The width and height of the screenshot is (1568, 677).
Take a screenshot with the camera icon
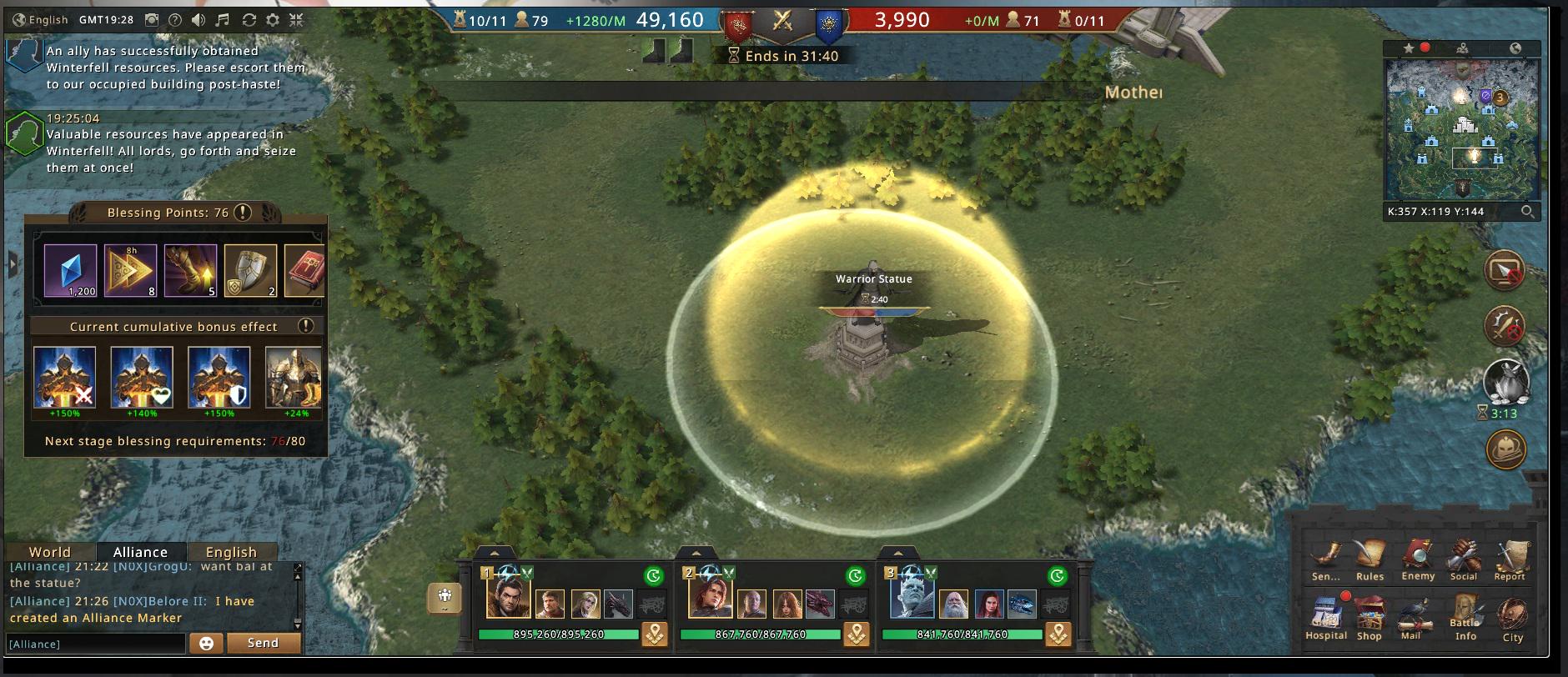152,20
